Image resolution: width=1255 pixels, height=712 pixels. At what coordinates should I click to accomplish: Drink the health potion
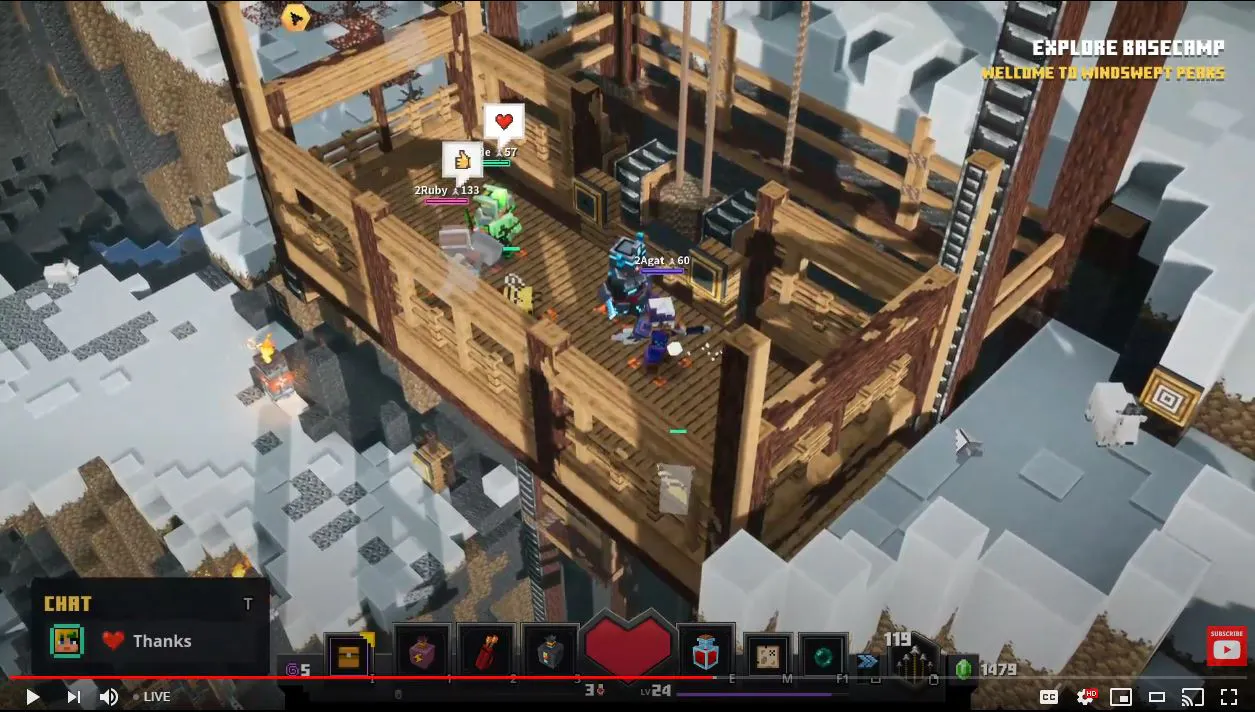pos(706,652)
